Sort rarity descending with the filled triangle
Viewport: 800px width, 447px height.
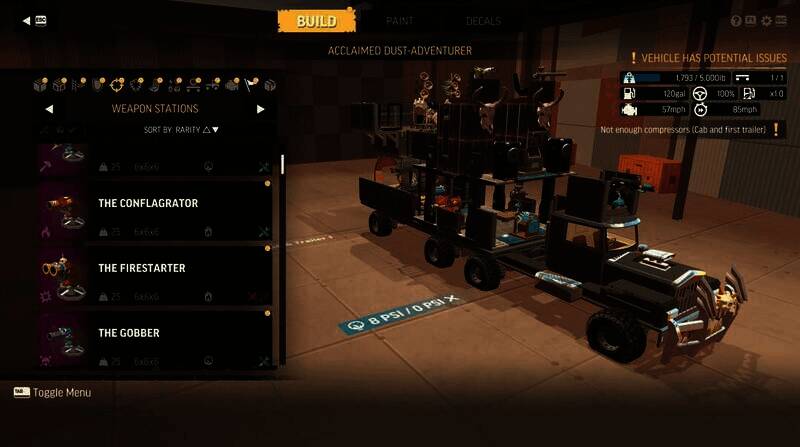[215, 130]
